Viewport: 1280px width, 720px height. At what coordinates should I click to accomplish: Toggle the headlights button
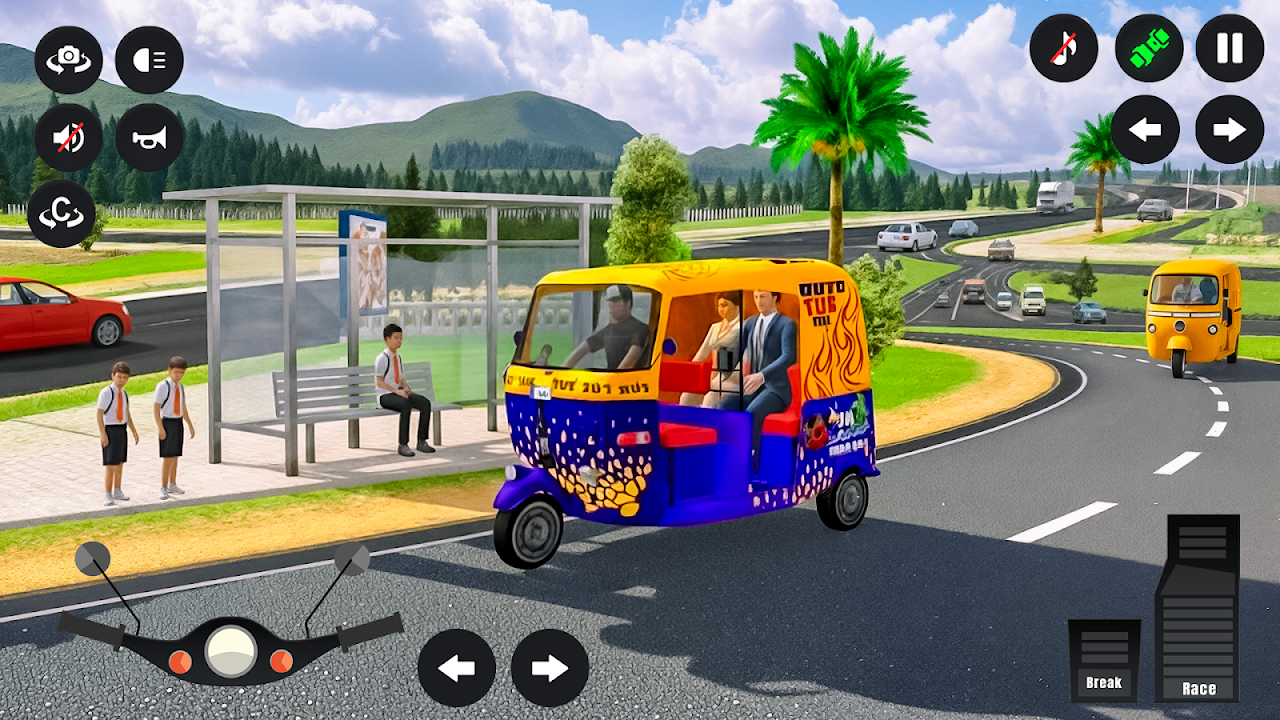coord(149,60)
